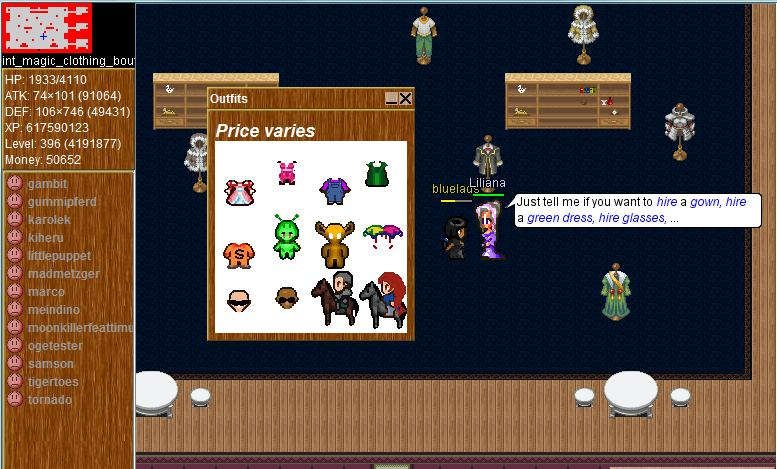Image resolution: width=777 pixels, height=469 pixels.
Task: Click the 'hire glasses' dialogue link
Action: (x=632, y=218)
